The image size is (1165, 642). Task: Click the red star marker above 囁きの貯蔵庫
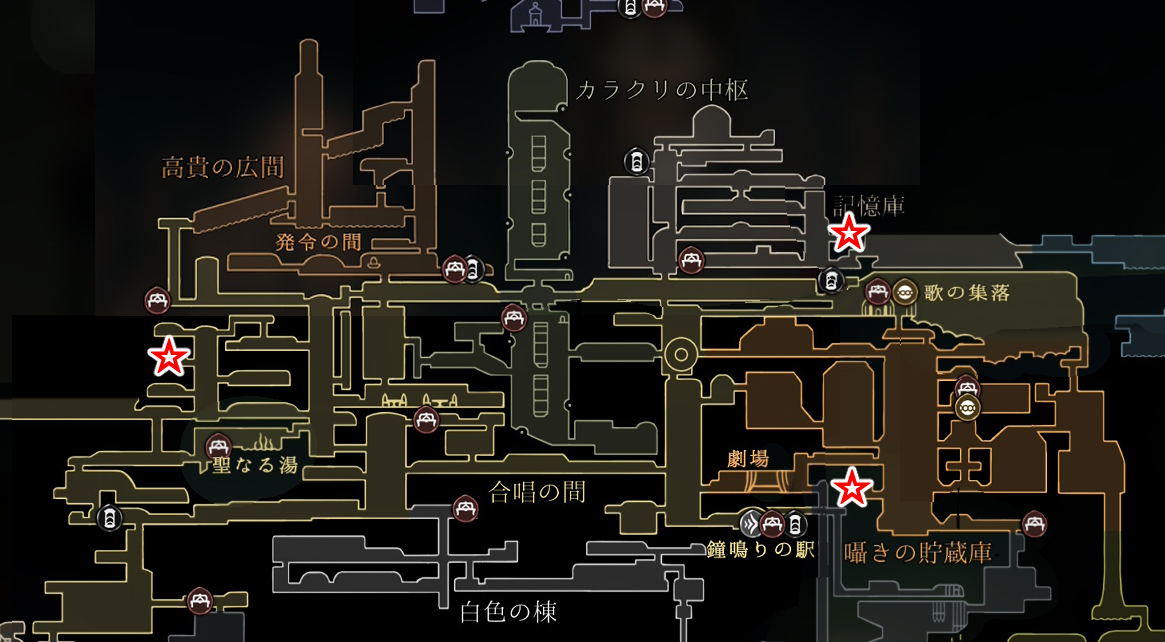click(x=851, y=488)
